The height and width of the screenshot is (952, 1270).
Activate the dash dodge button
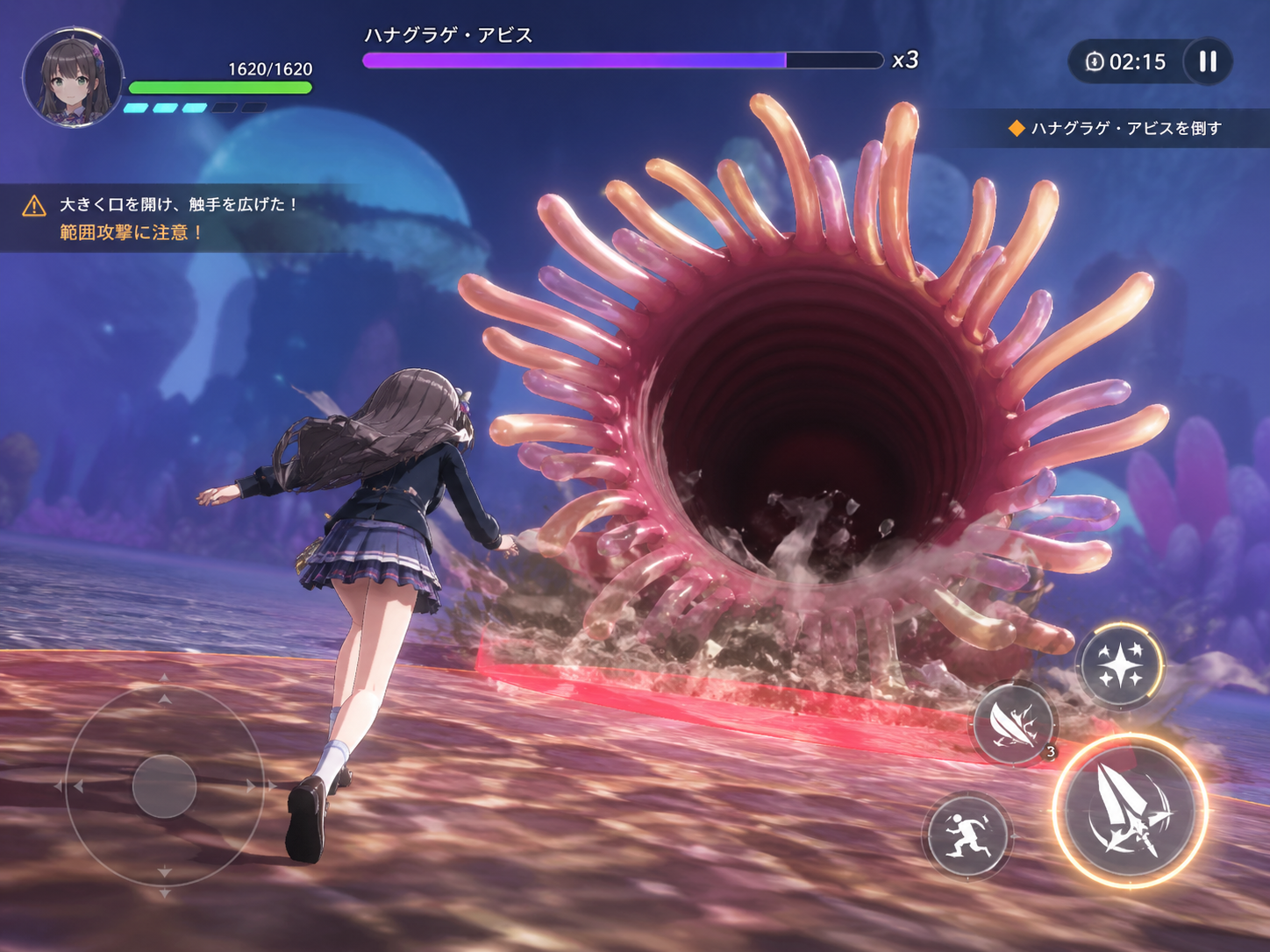click(x=966, y=835)
